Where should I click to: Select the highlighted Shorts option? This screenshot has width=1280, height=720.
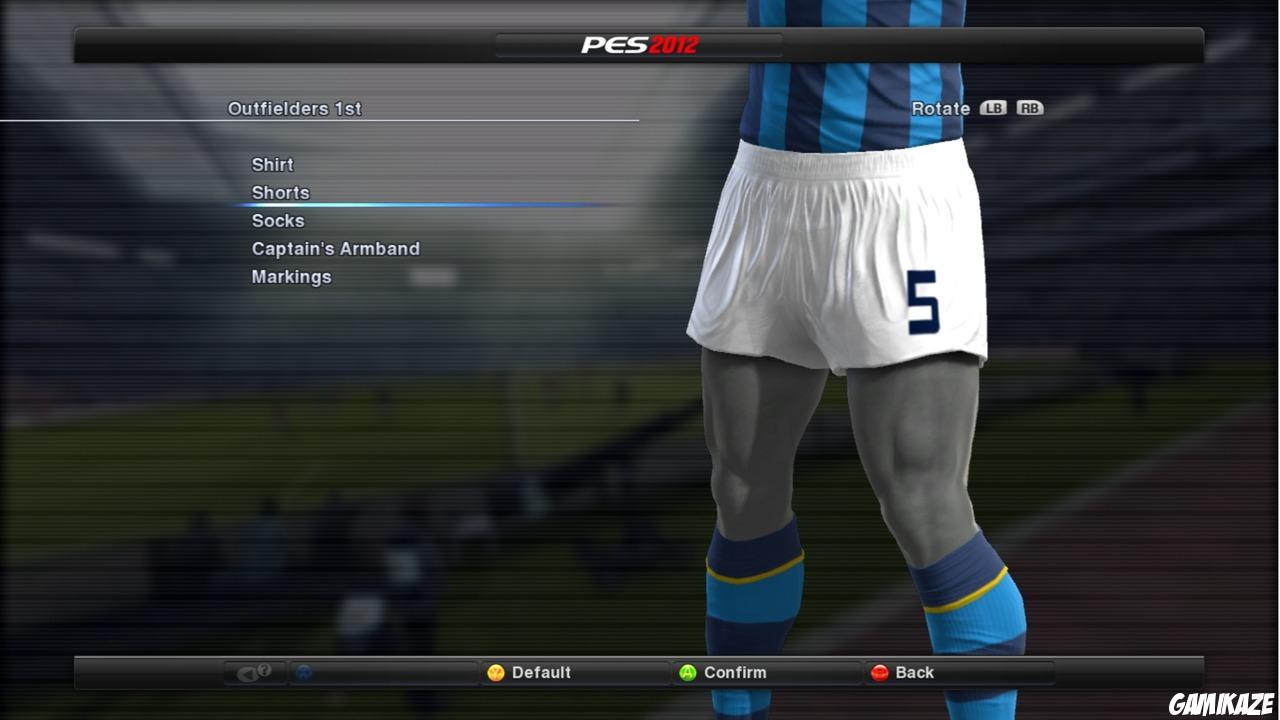tap(280, 192)
